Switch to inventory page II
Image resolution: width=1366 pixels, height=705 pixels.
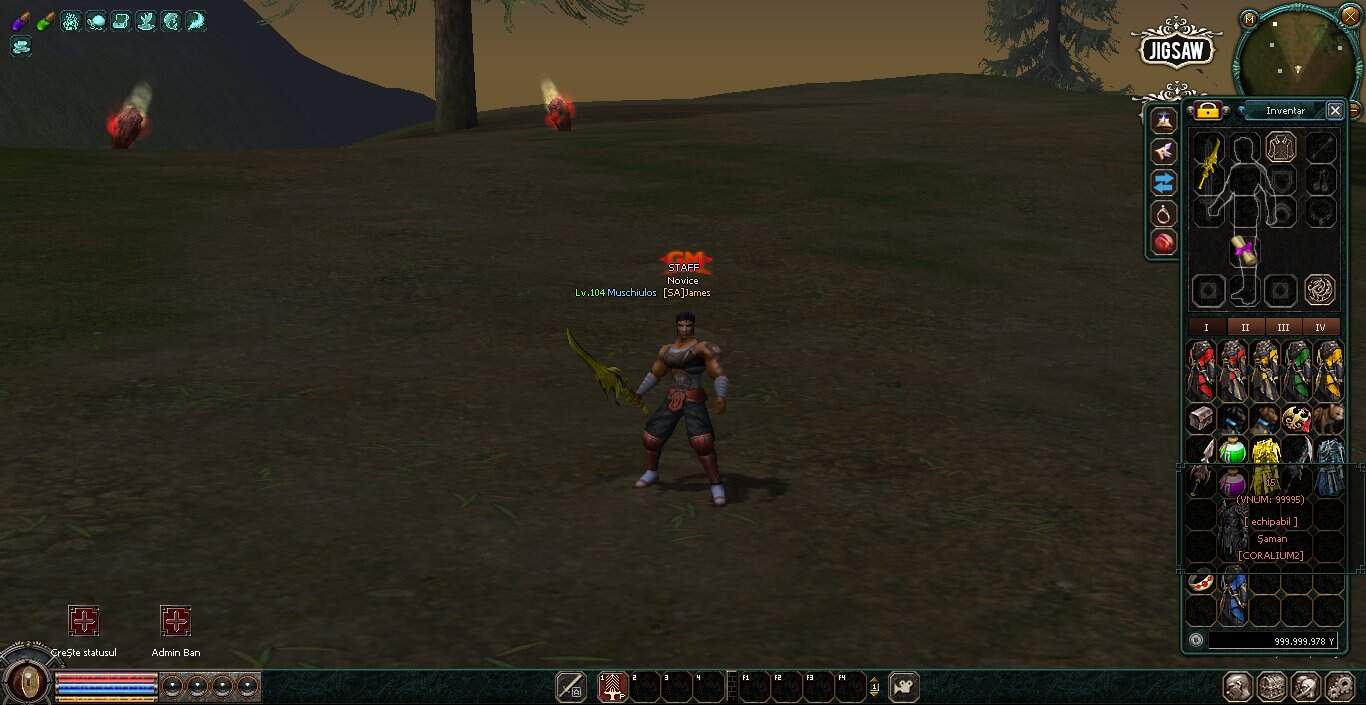click(1245, 327)
